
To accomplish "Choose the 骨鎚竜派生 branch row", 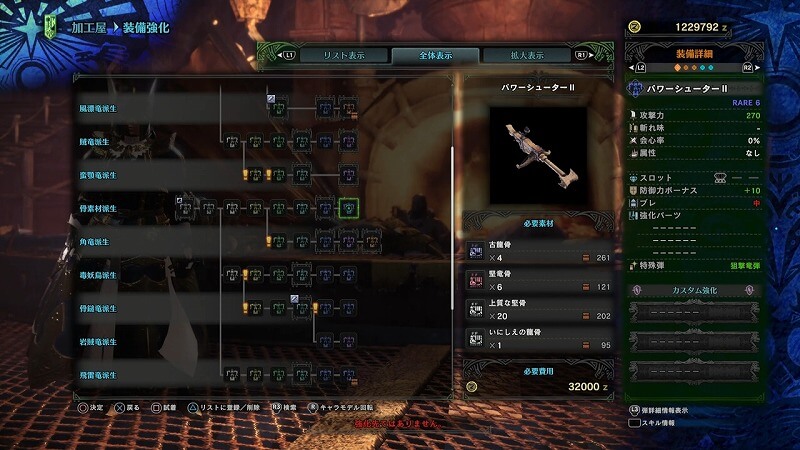I will pyautogui.click(x=98, y=309).
